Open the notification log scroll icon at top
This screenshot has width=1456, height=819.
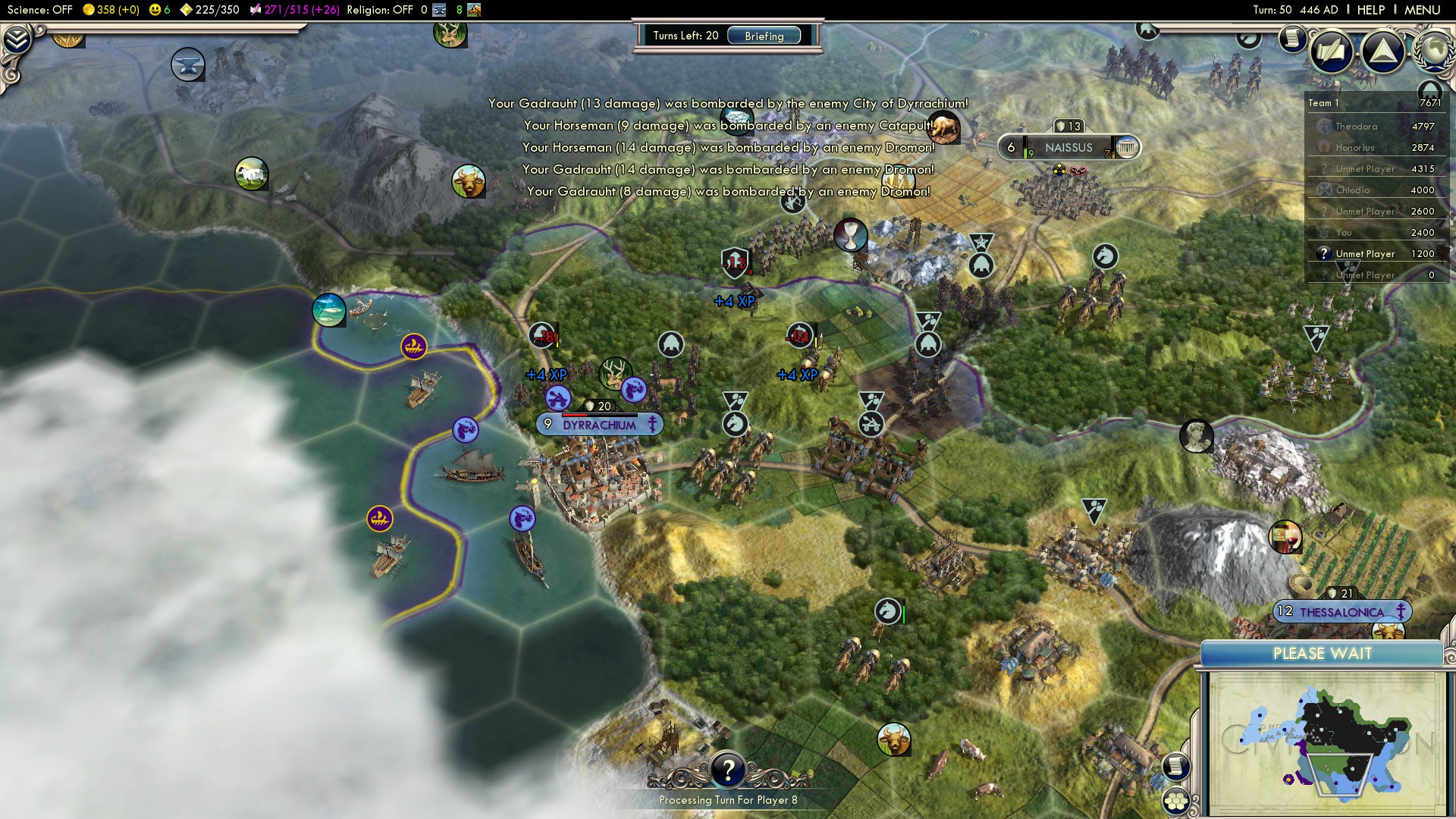tap(1291, 38)
